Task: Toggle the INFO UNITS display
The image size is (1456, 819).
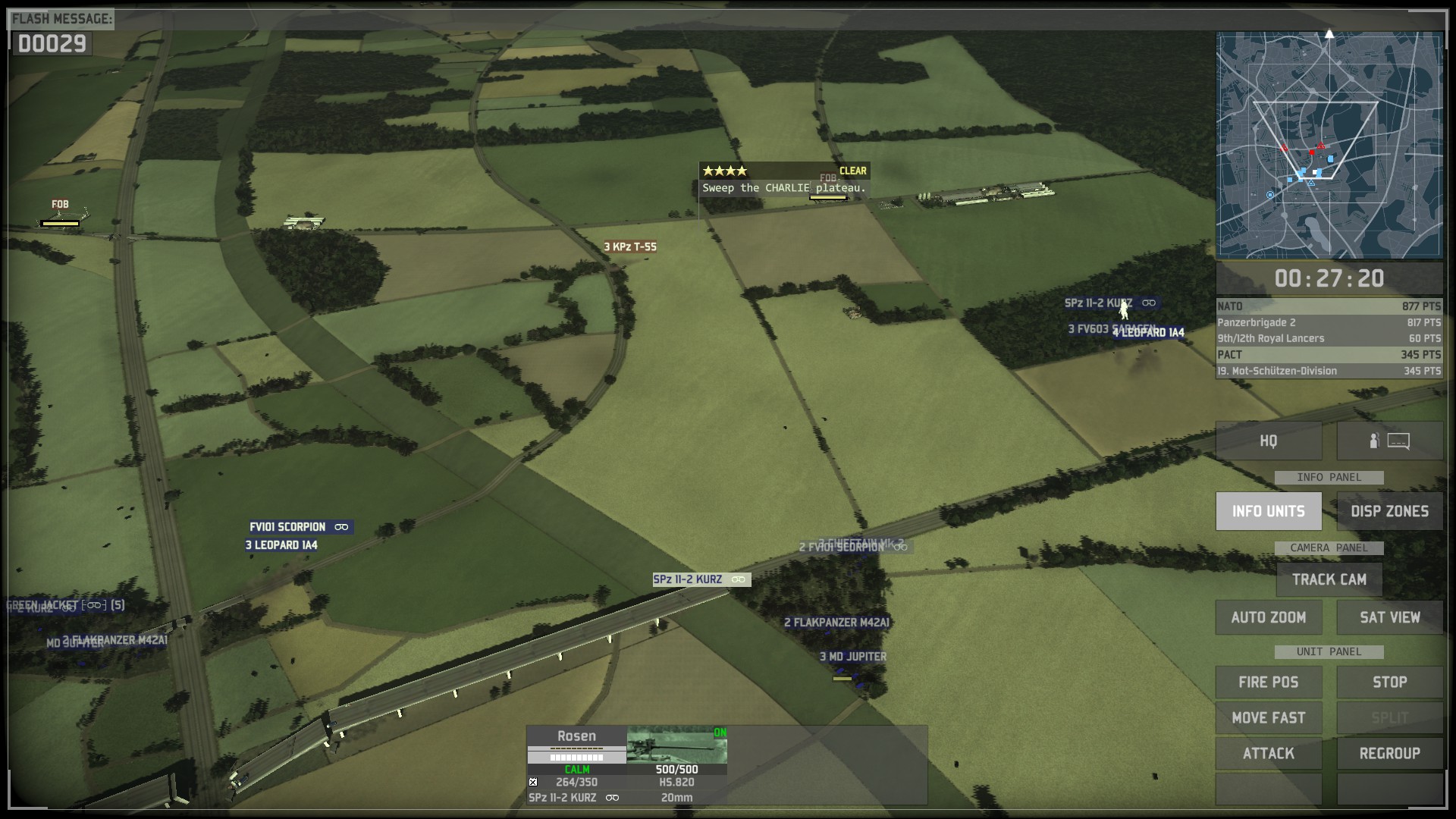Action: point(1268,511)
